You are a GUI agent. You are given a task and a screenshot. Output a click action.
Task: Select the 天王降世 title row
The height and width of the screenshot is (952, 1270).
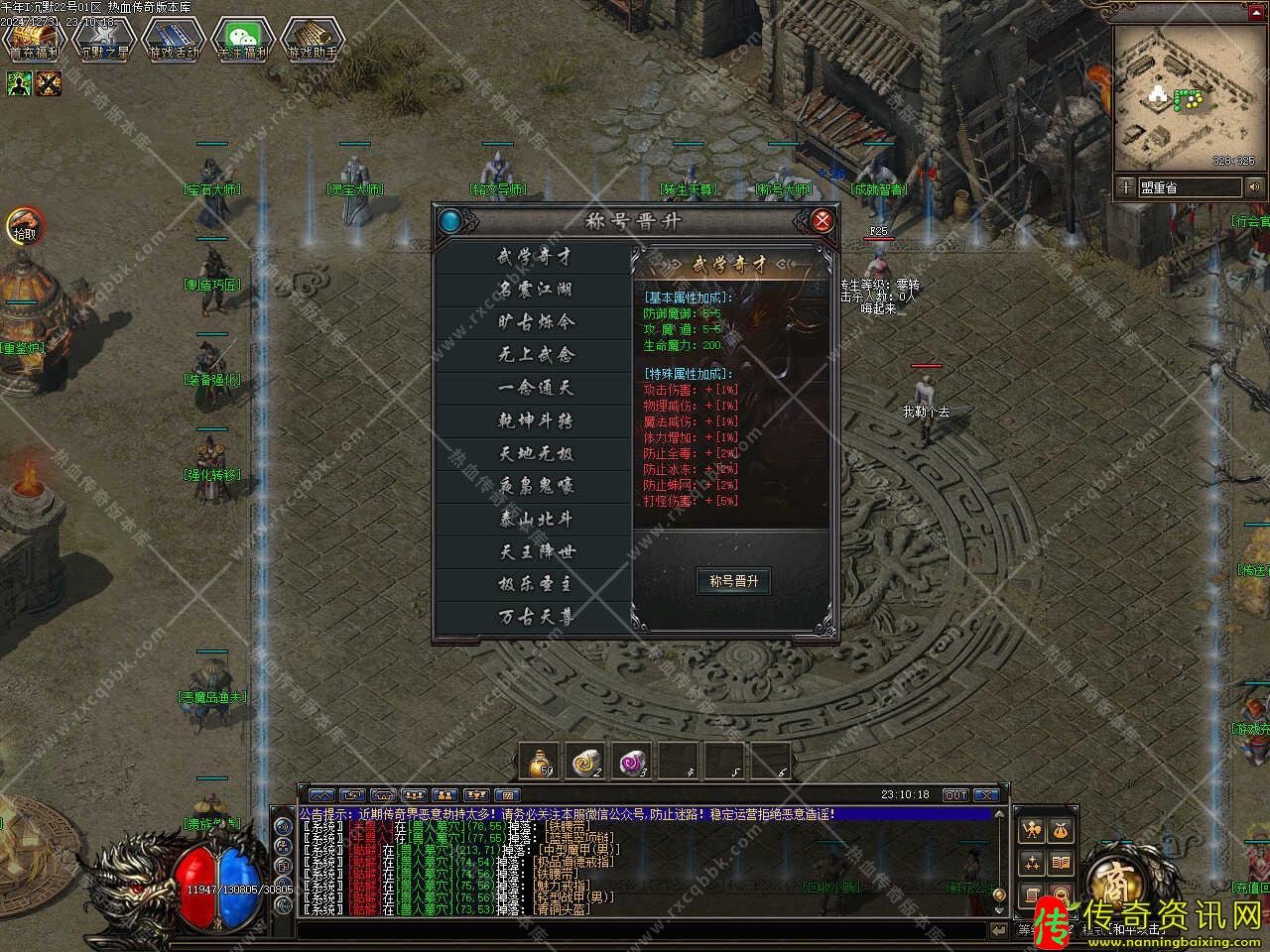point(535,551)
